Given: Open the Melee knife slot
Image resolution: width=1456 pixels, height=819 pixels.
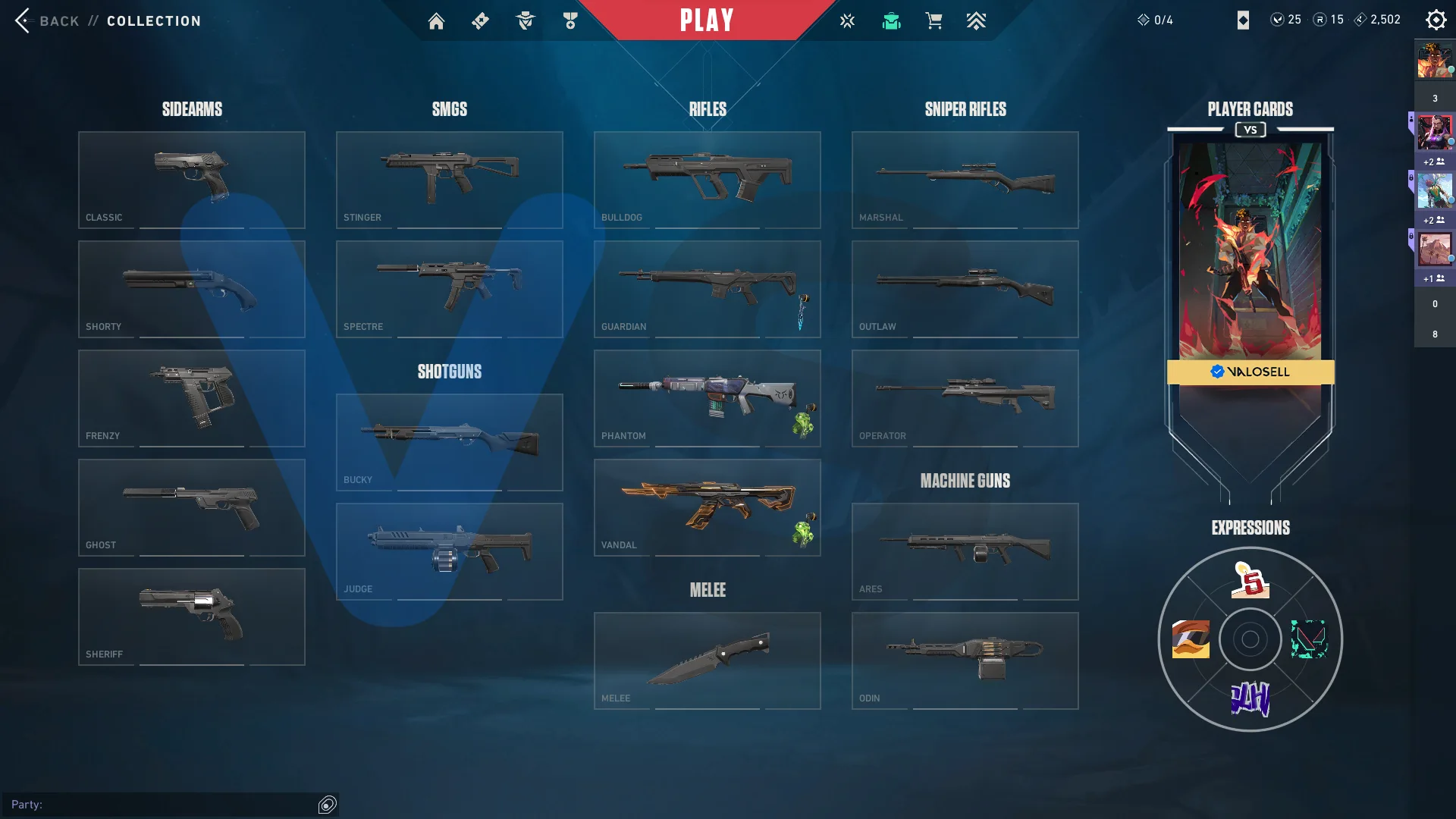Looking at the screenshot, I should [708, 661].
